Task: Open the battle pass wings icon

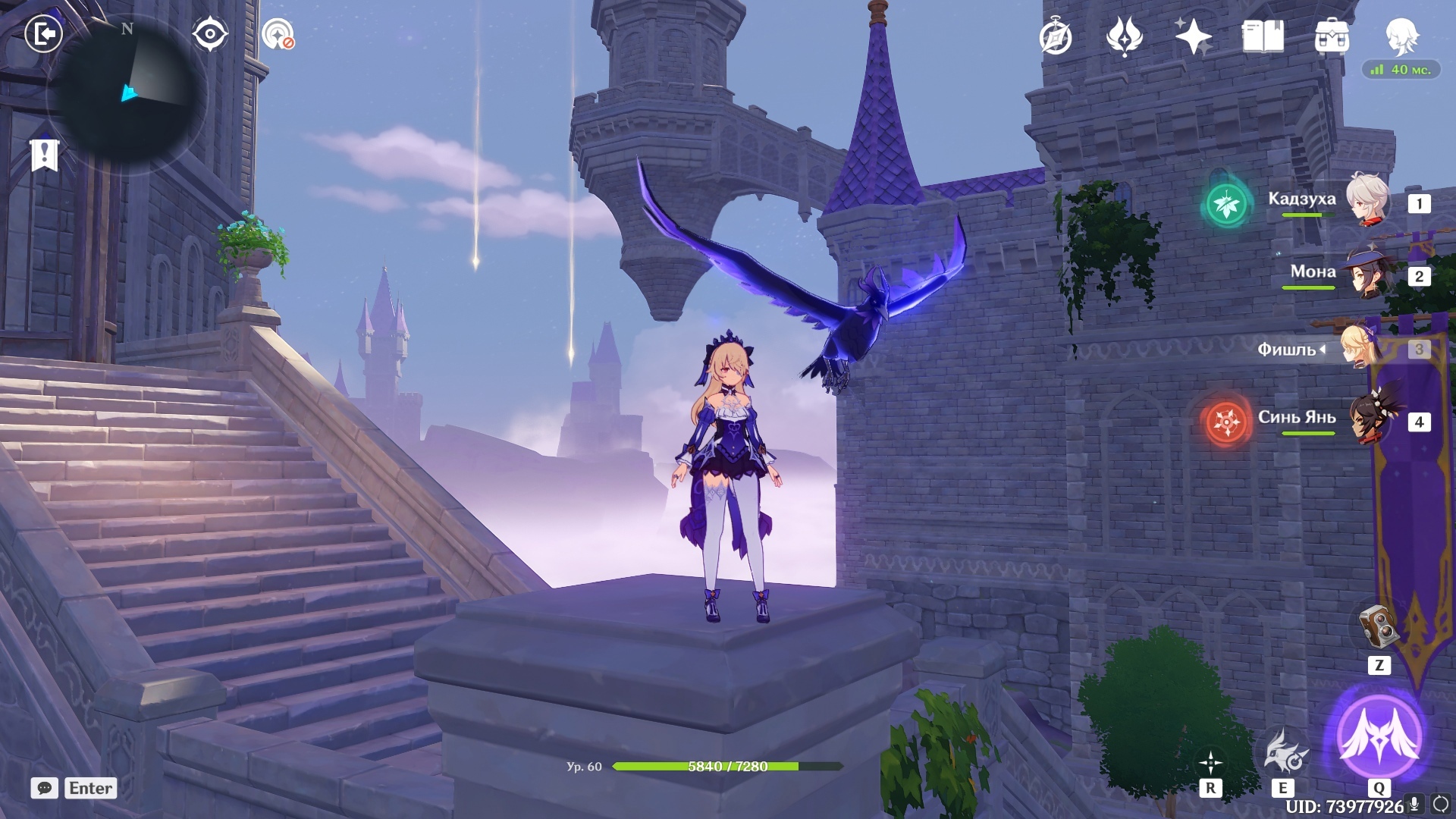Action: tap(1124, 36)
